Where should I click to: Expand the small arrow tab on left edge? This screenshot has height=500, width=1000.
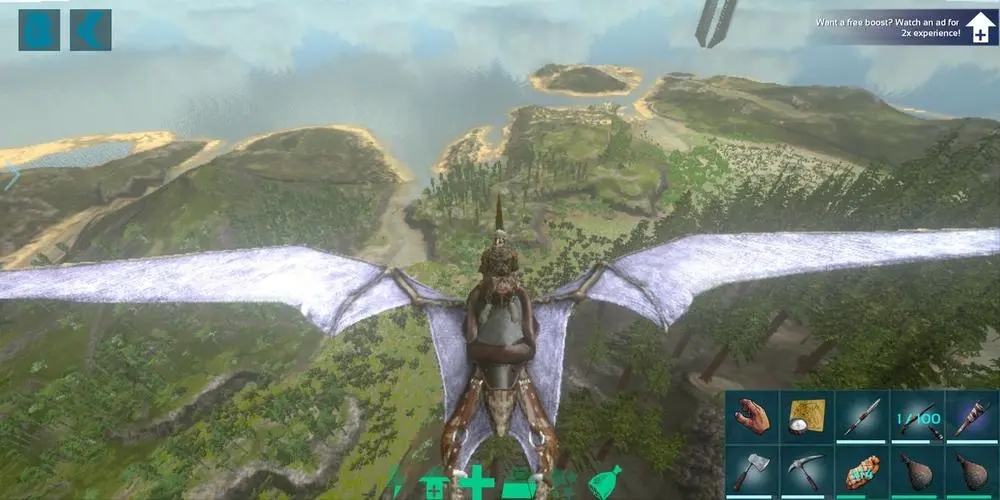pyautogui.click(x=12, y=179)
